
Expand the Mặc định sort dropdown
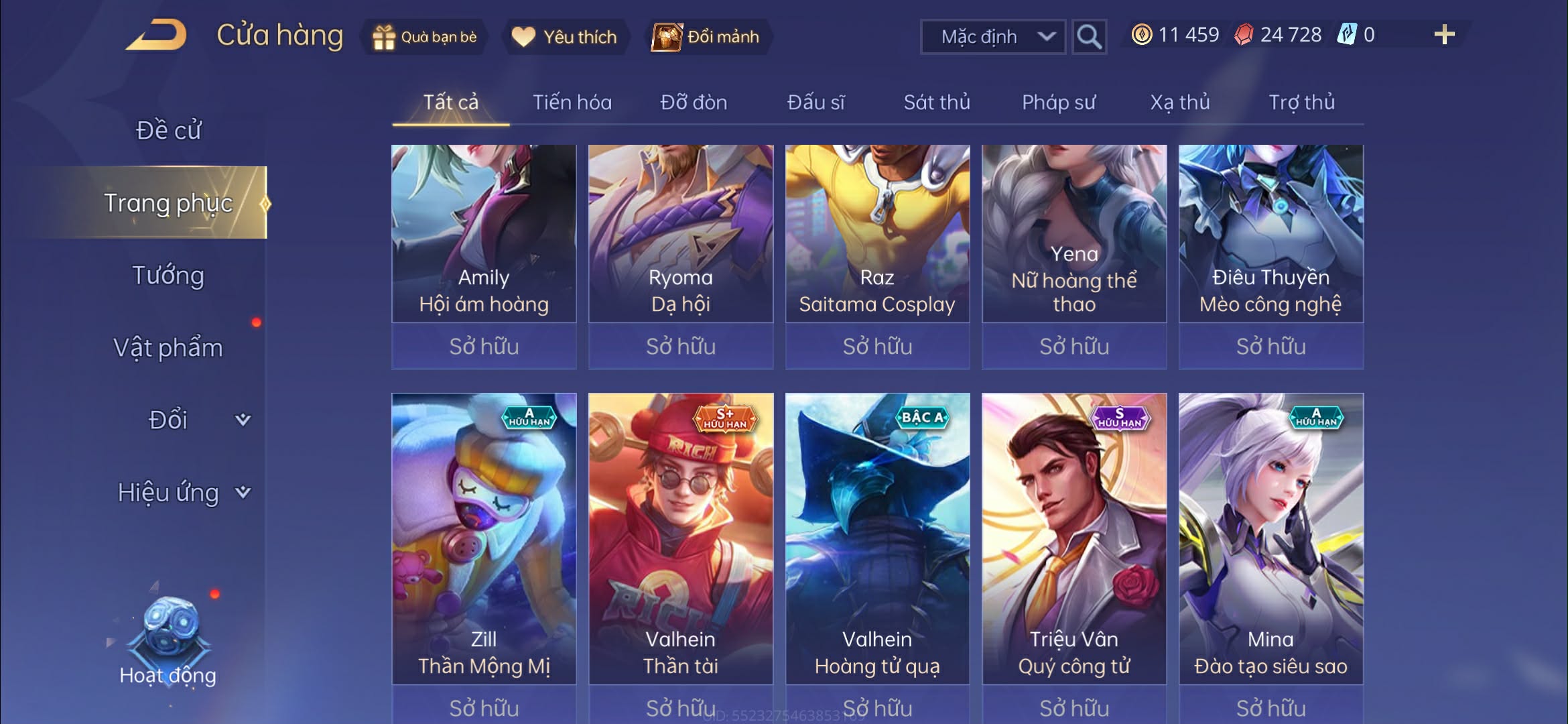click(x=993, y=37)
